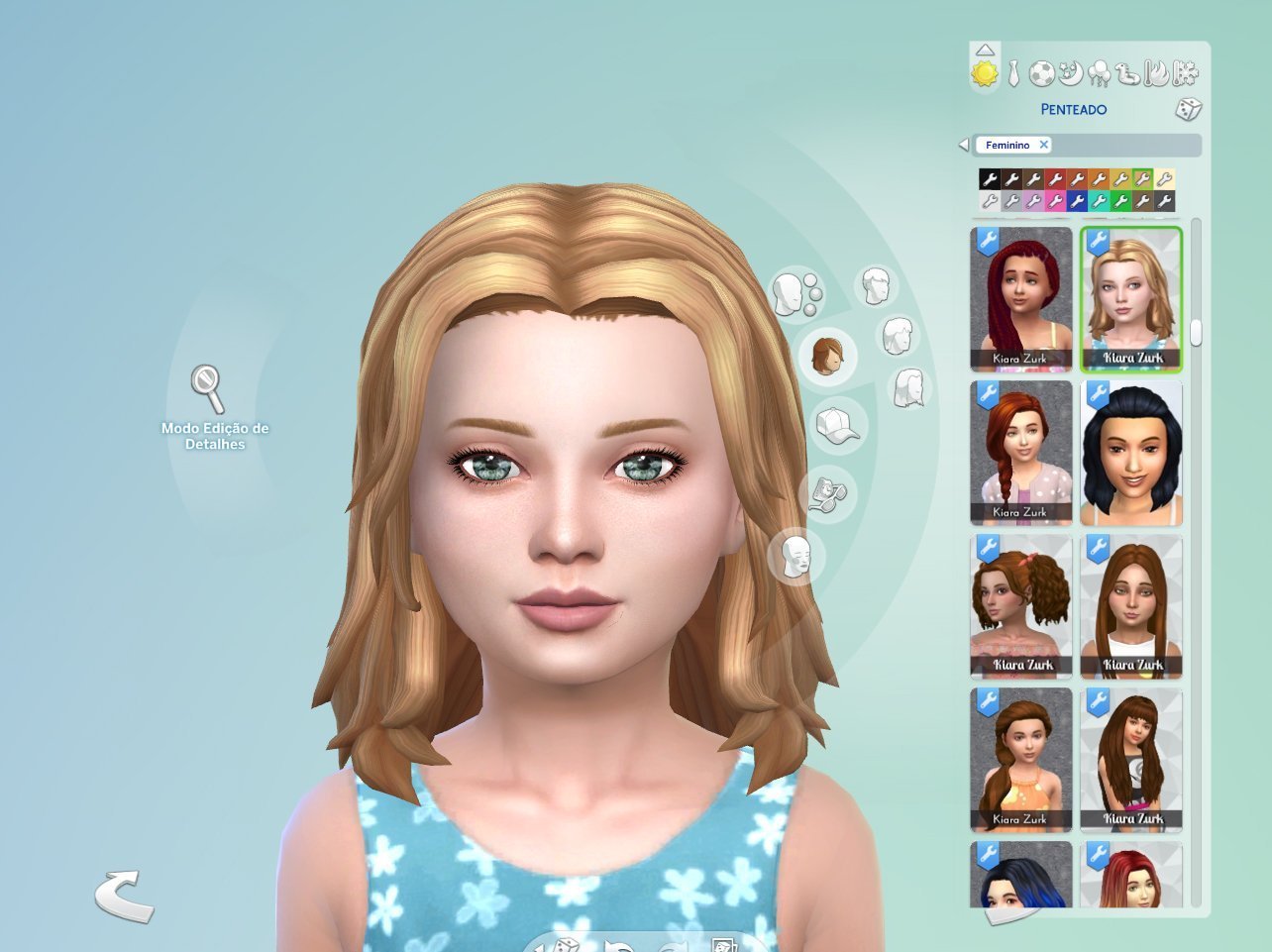Select the everyday outfit sun icon
The width and height of the screenshot is (1272, 952).
985,73
